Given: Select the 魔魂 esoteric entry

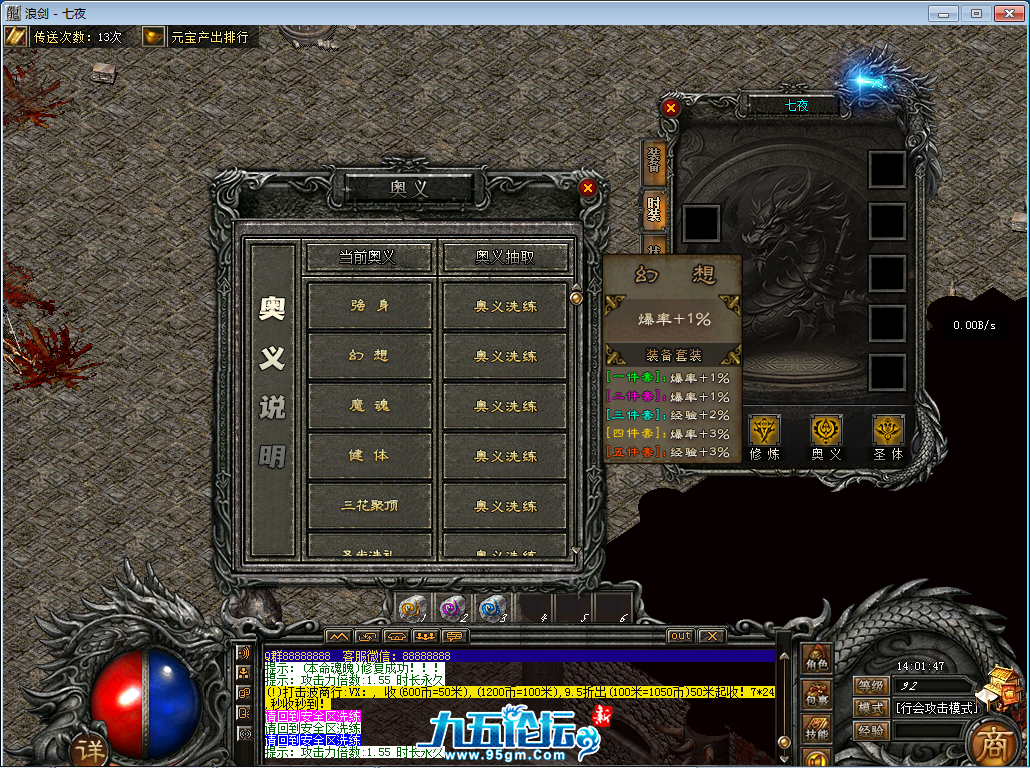Looking at the screenshot, I should (370, 406).
